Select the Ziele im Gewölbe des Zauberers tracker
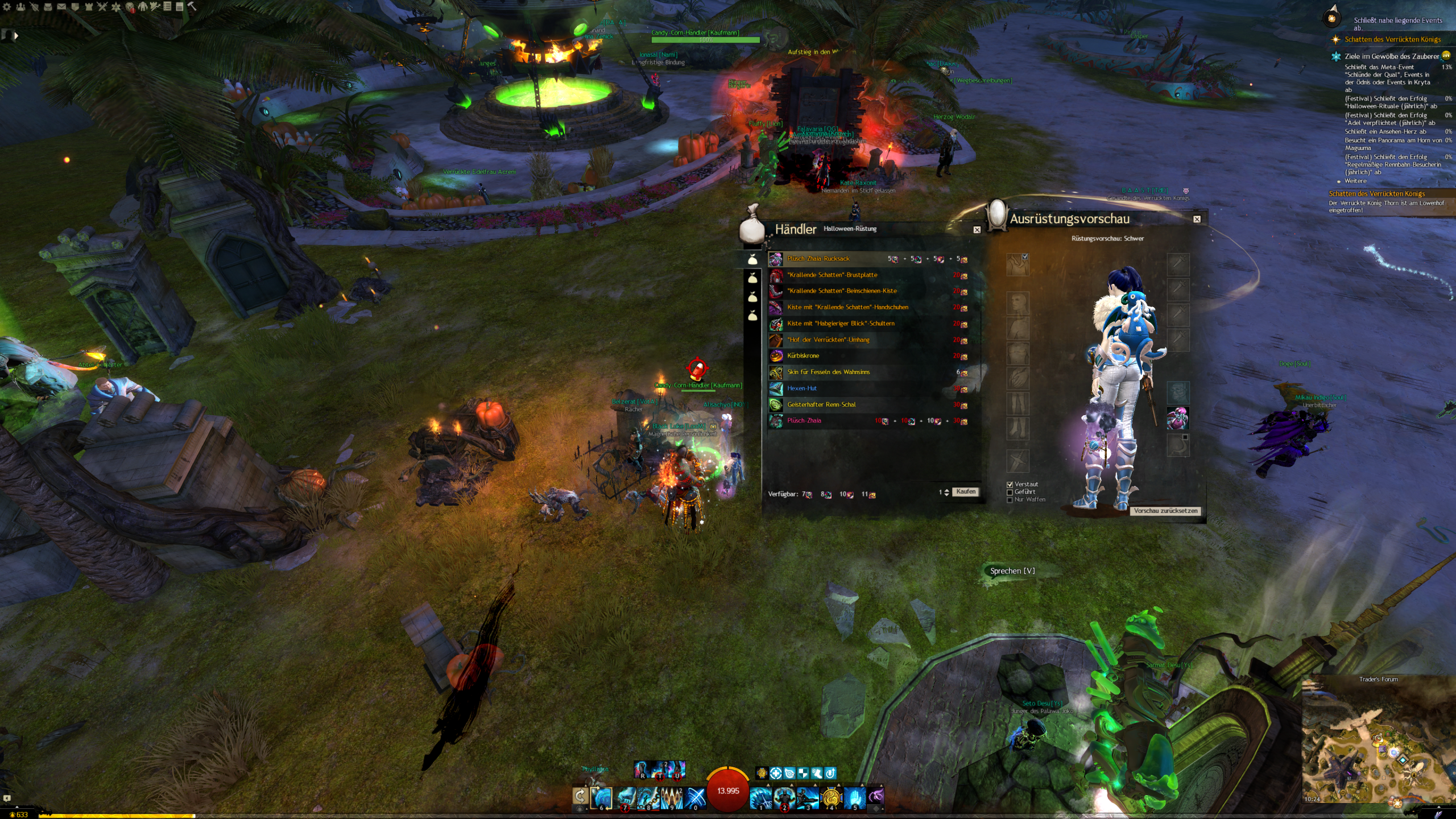Screen dimensions: 1456x819 [1391, 56]
